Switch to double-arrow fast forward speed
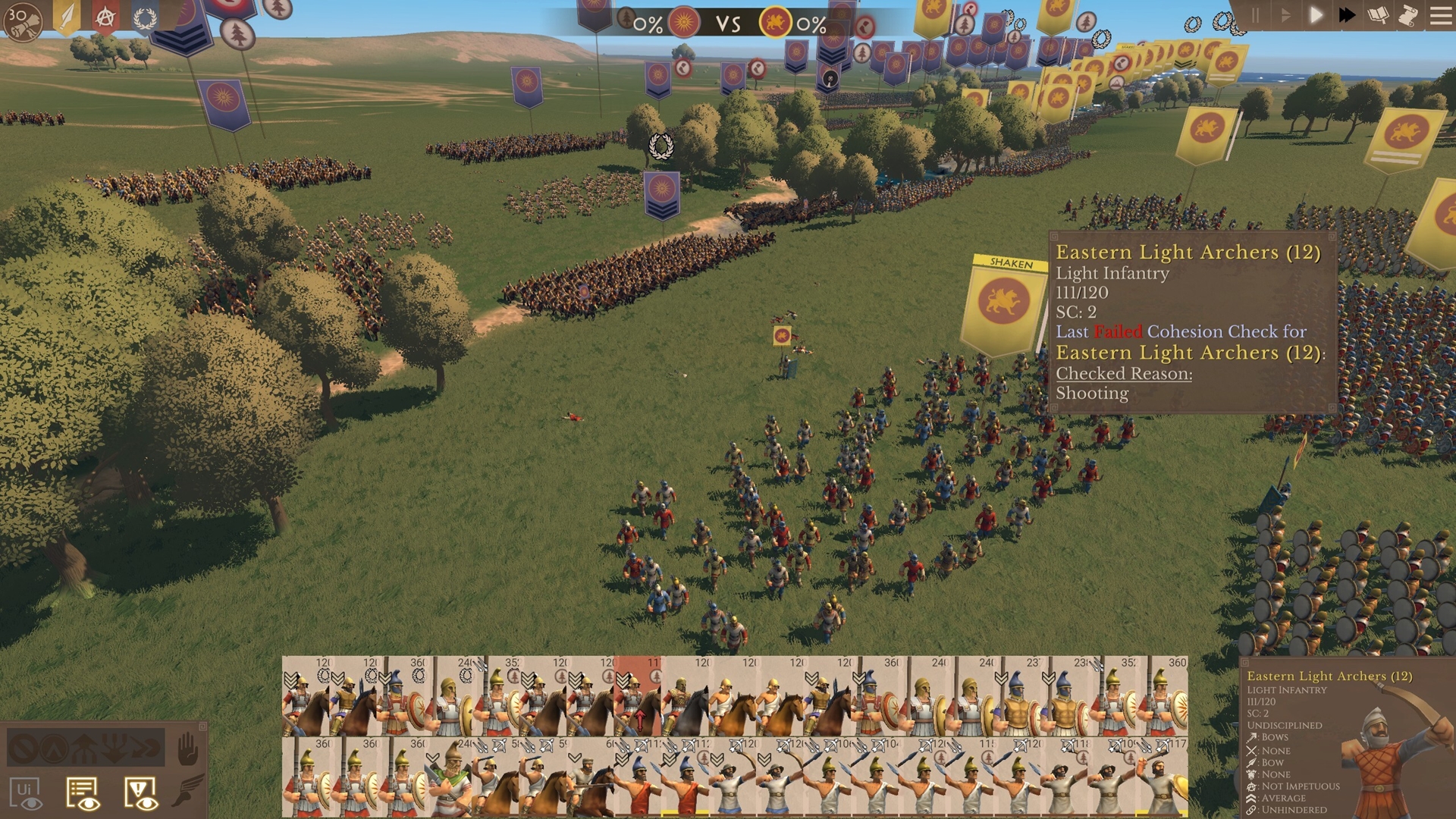1456x819 pixels. click(x=1347, y=16)
